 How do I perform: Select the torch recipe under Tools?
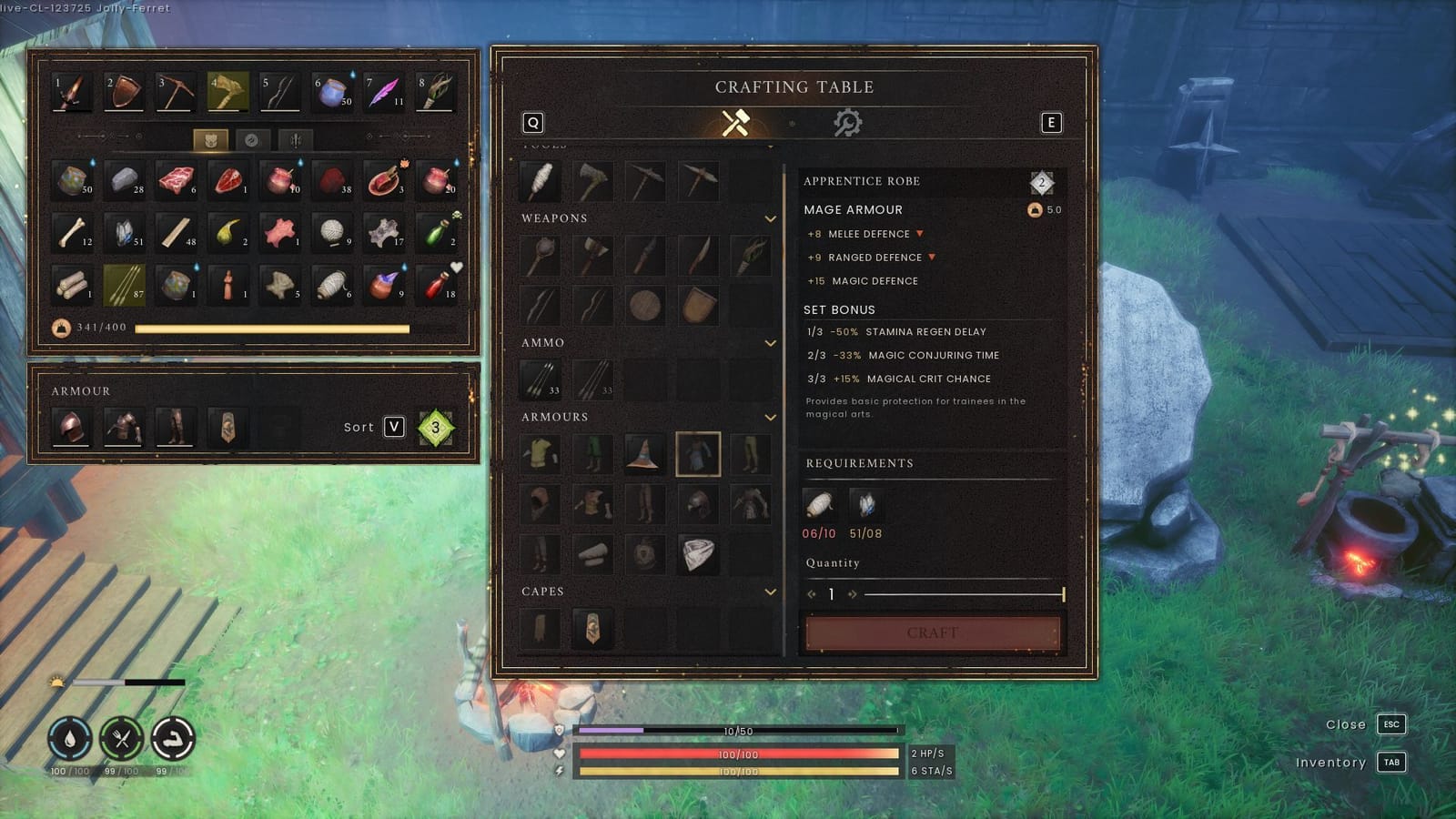point(539,179)
